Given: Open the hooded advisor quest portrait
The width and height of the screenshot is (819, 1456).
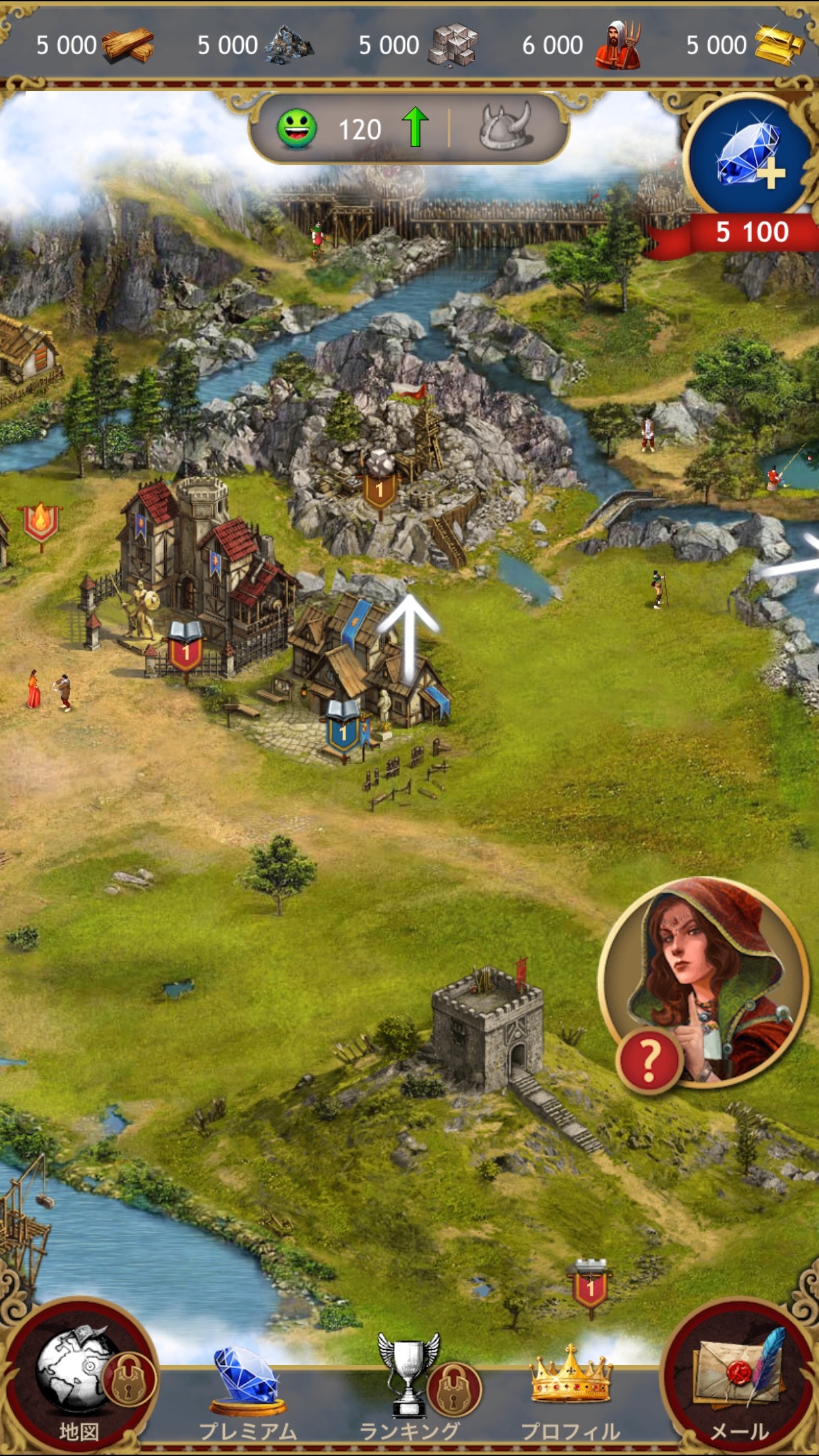Looking at the screenshot, I should pos(703,983).
